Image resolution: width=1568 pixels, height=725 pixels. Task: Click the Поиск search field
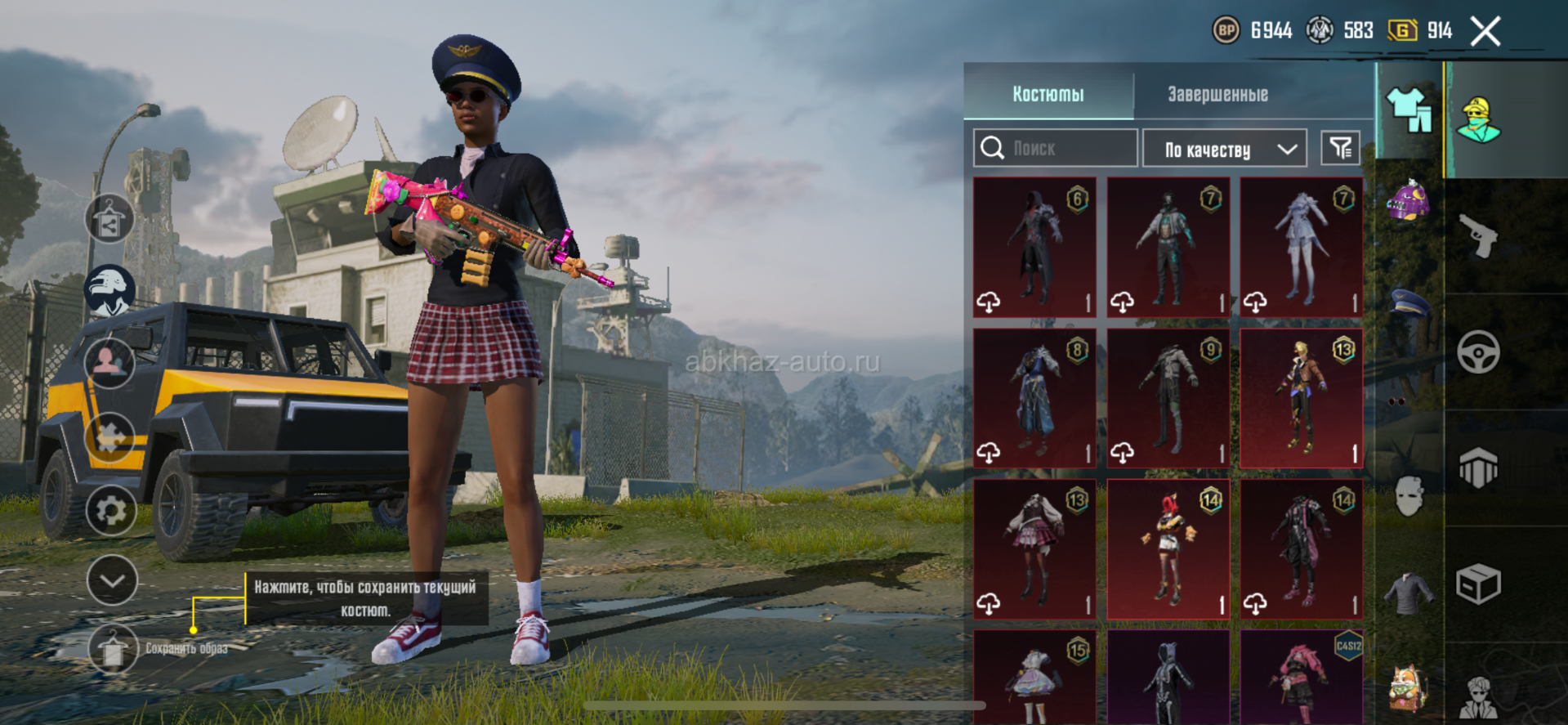[x=1056, y=148]
